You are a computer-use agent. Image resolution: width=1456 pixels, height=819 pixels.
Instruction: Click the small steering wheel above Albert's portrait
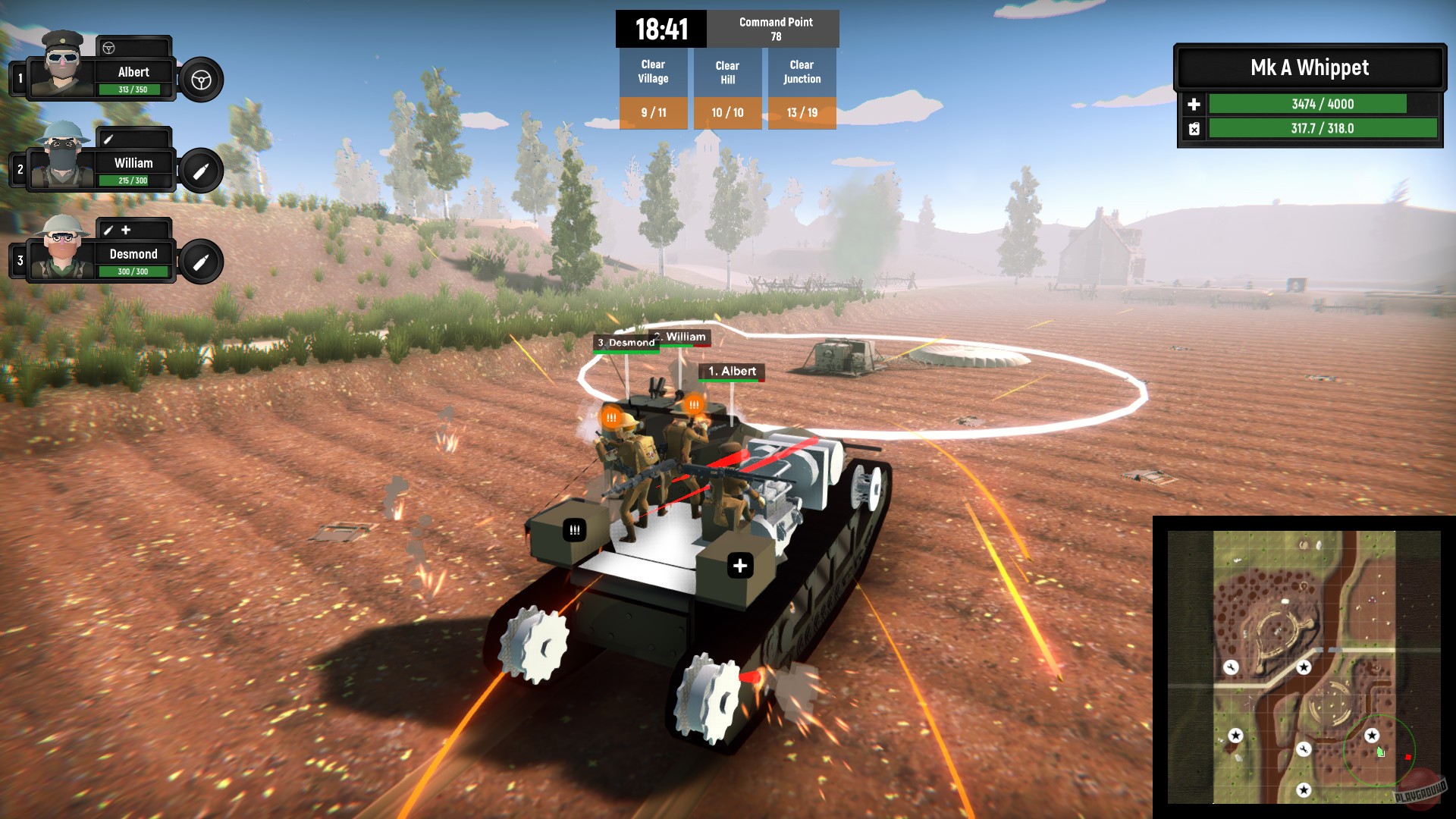110,49
